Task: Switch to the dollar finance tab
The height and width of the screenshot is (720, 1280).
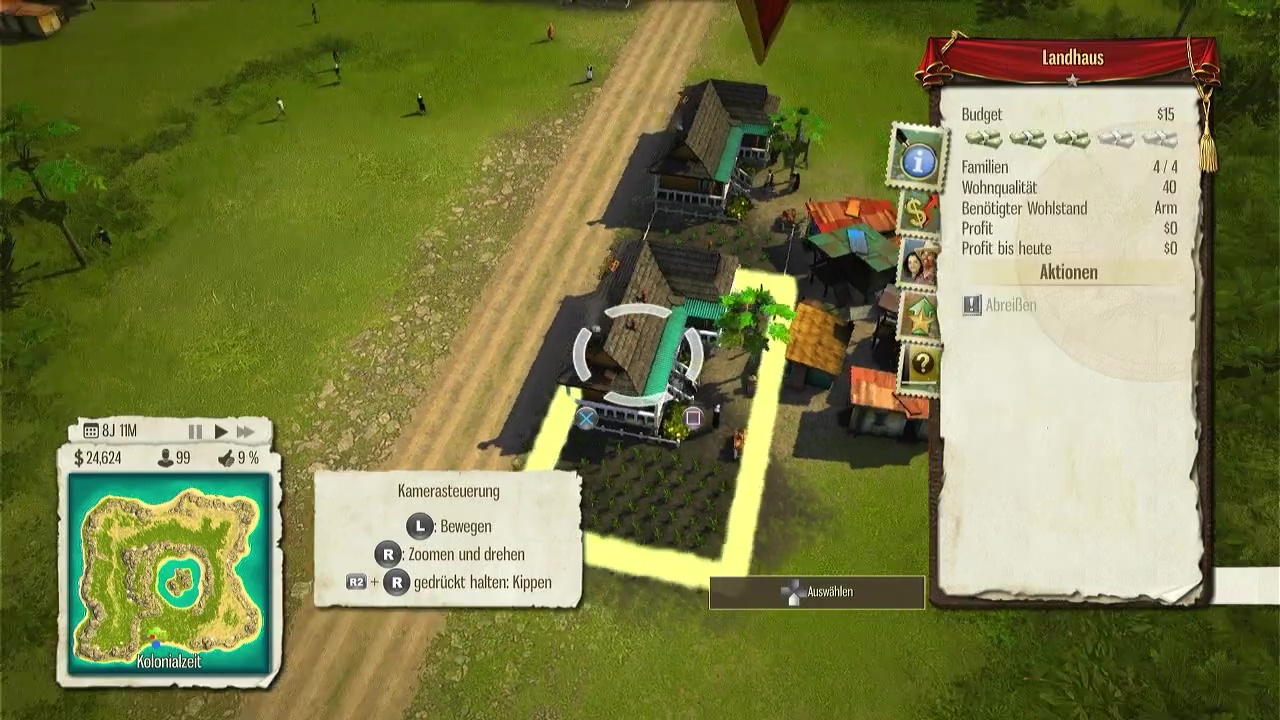Action: pos(918,211)
